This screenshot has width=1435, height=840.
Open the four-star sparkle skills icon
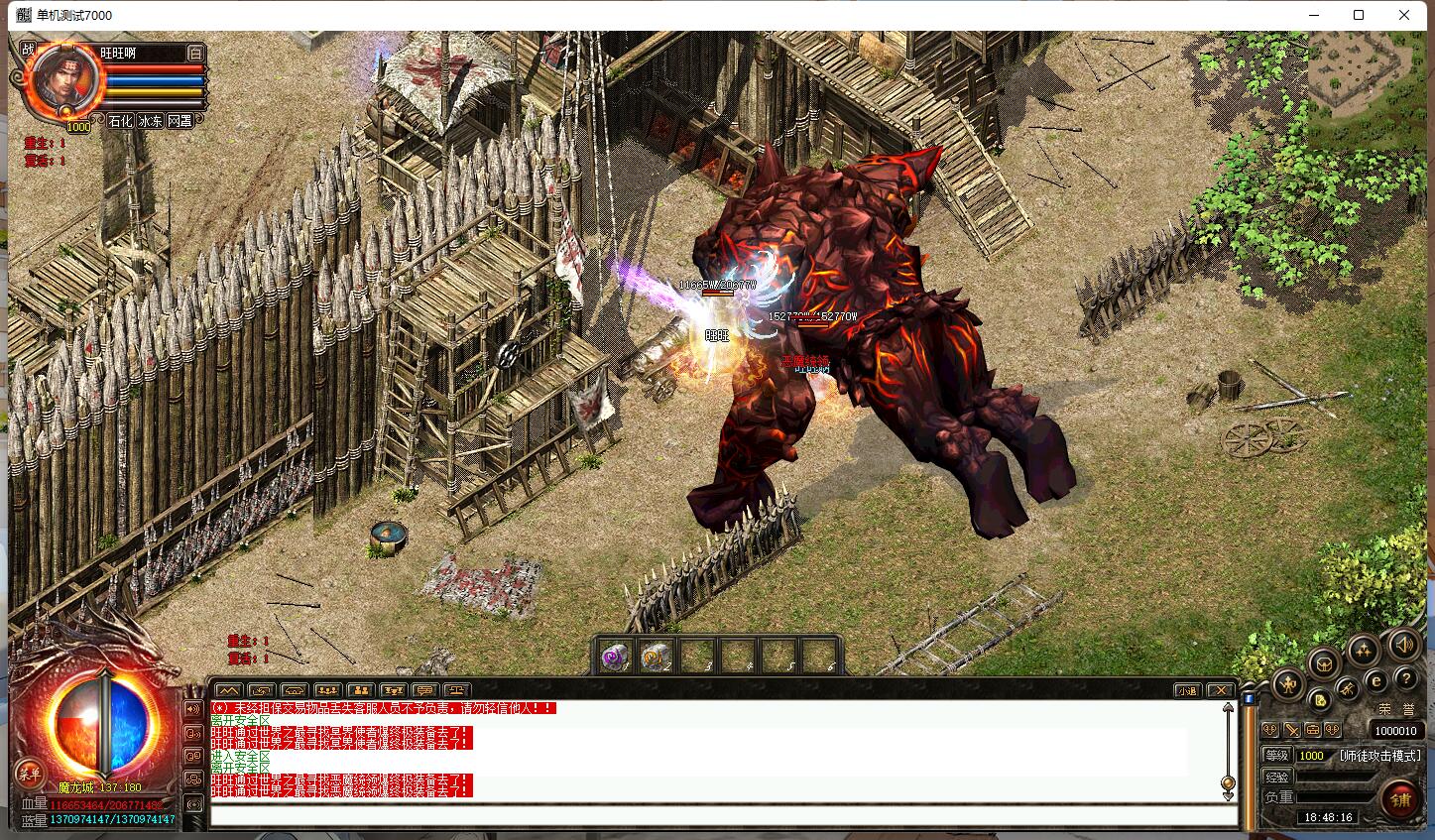pyautogui.click(x=1363, y=649)
